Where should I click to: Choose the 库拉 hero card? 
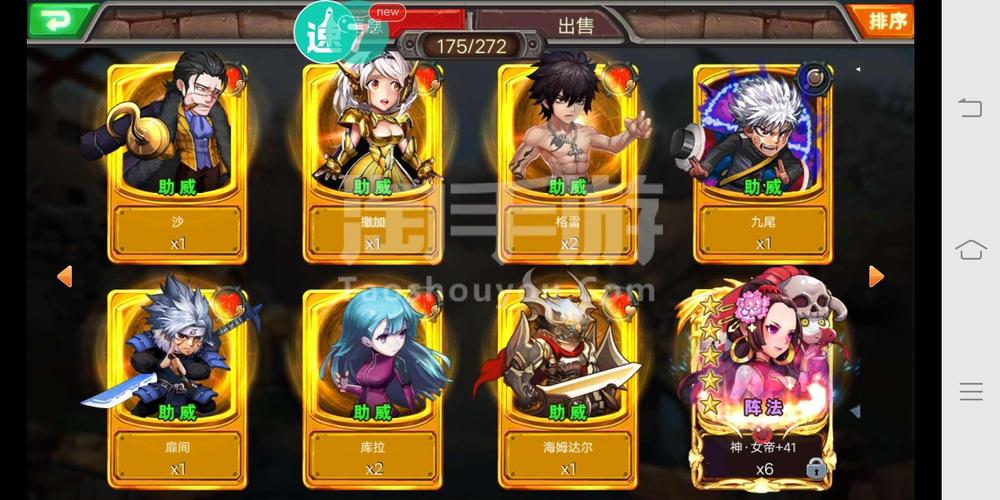point(372,385)
